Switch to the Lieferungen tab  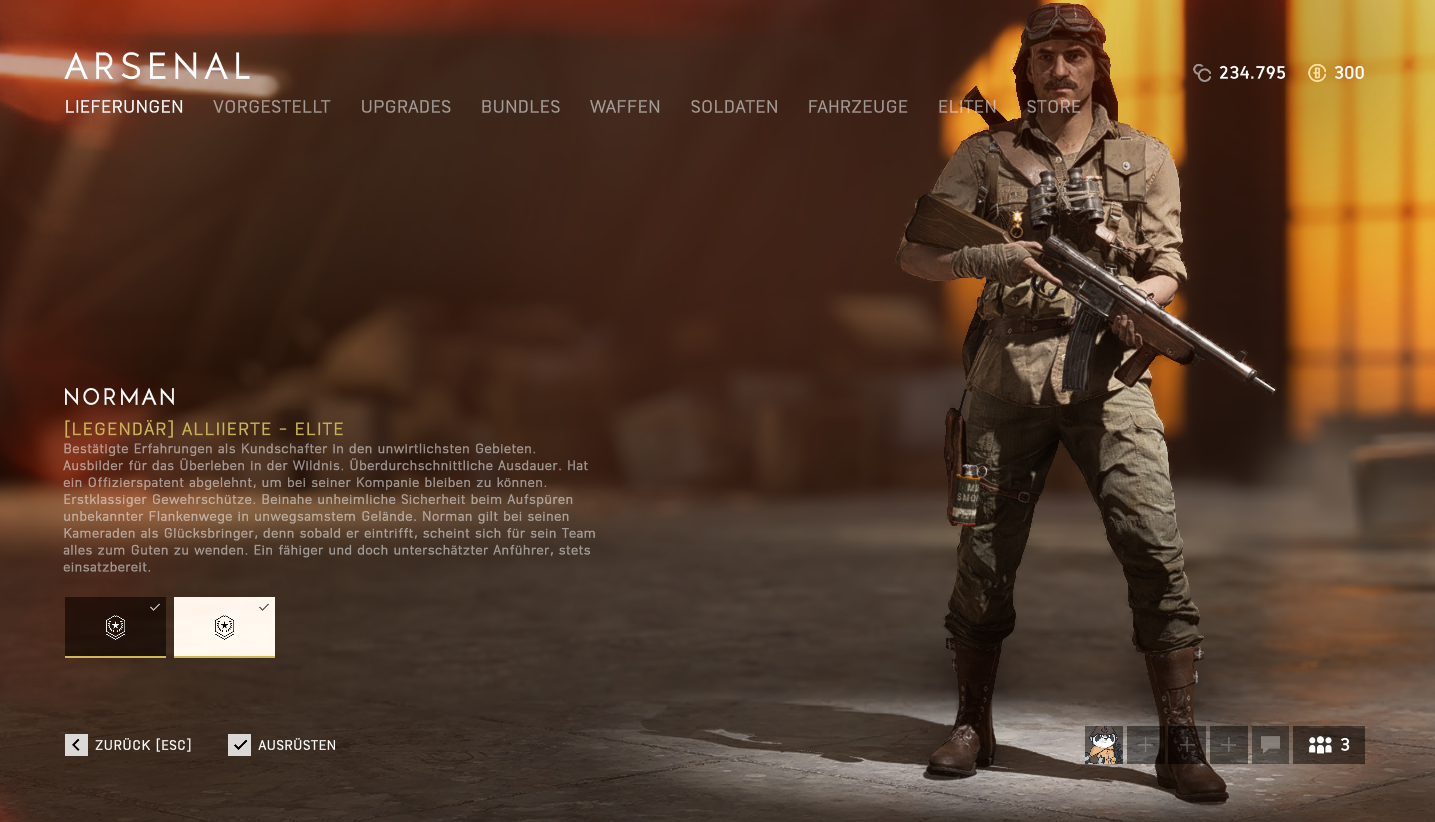click(124, 107)
